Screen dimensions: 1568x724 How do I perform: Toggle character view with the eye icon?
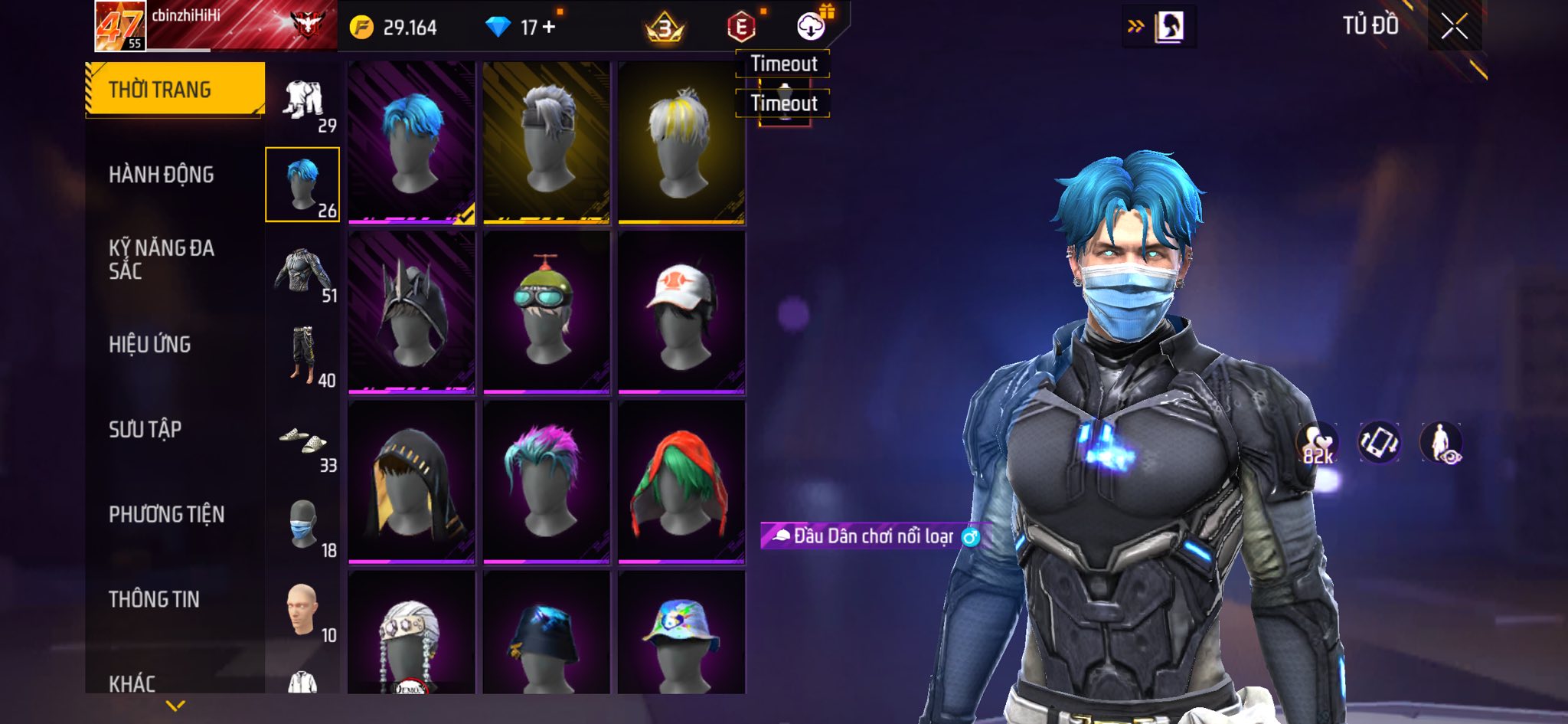pyautogui.click(x=1441, y=444)
